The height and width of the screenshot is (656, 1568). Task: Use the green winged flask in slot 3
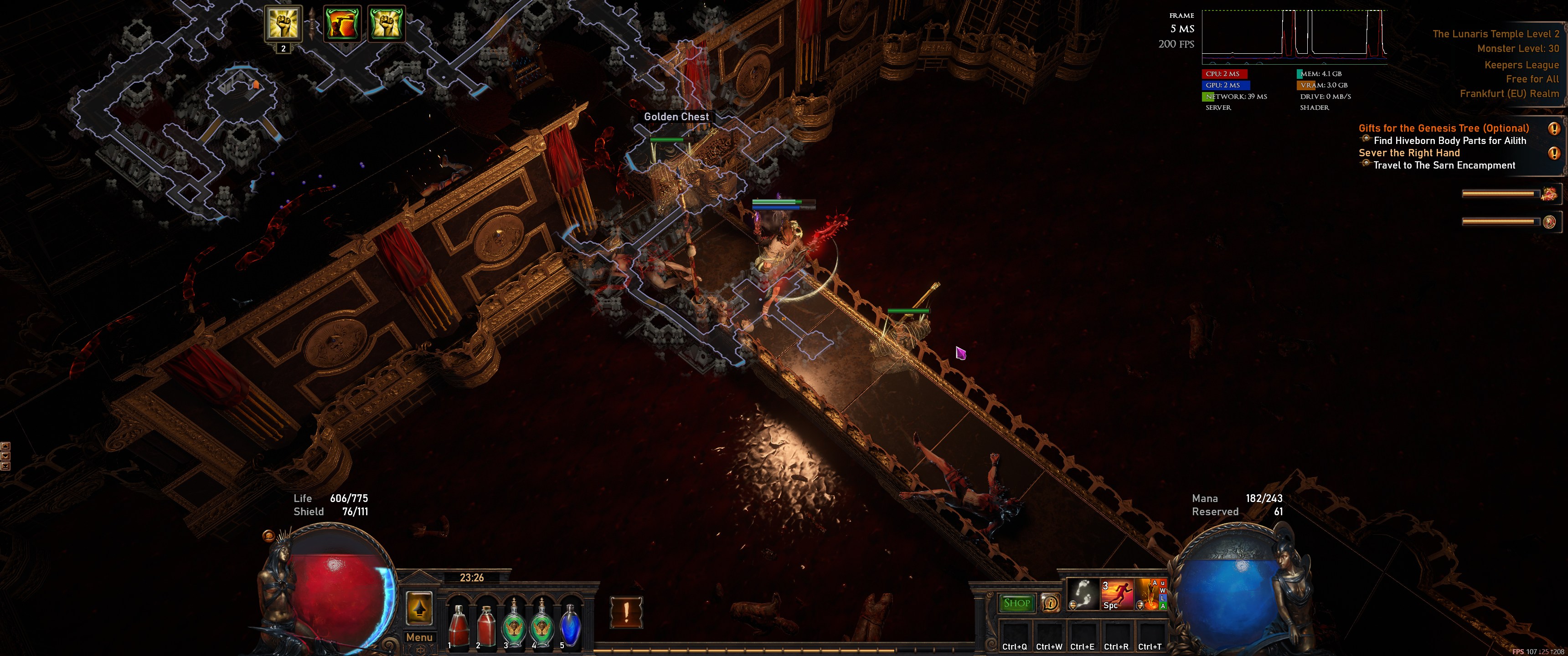[x=514, y=623]
